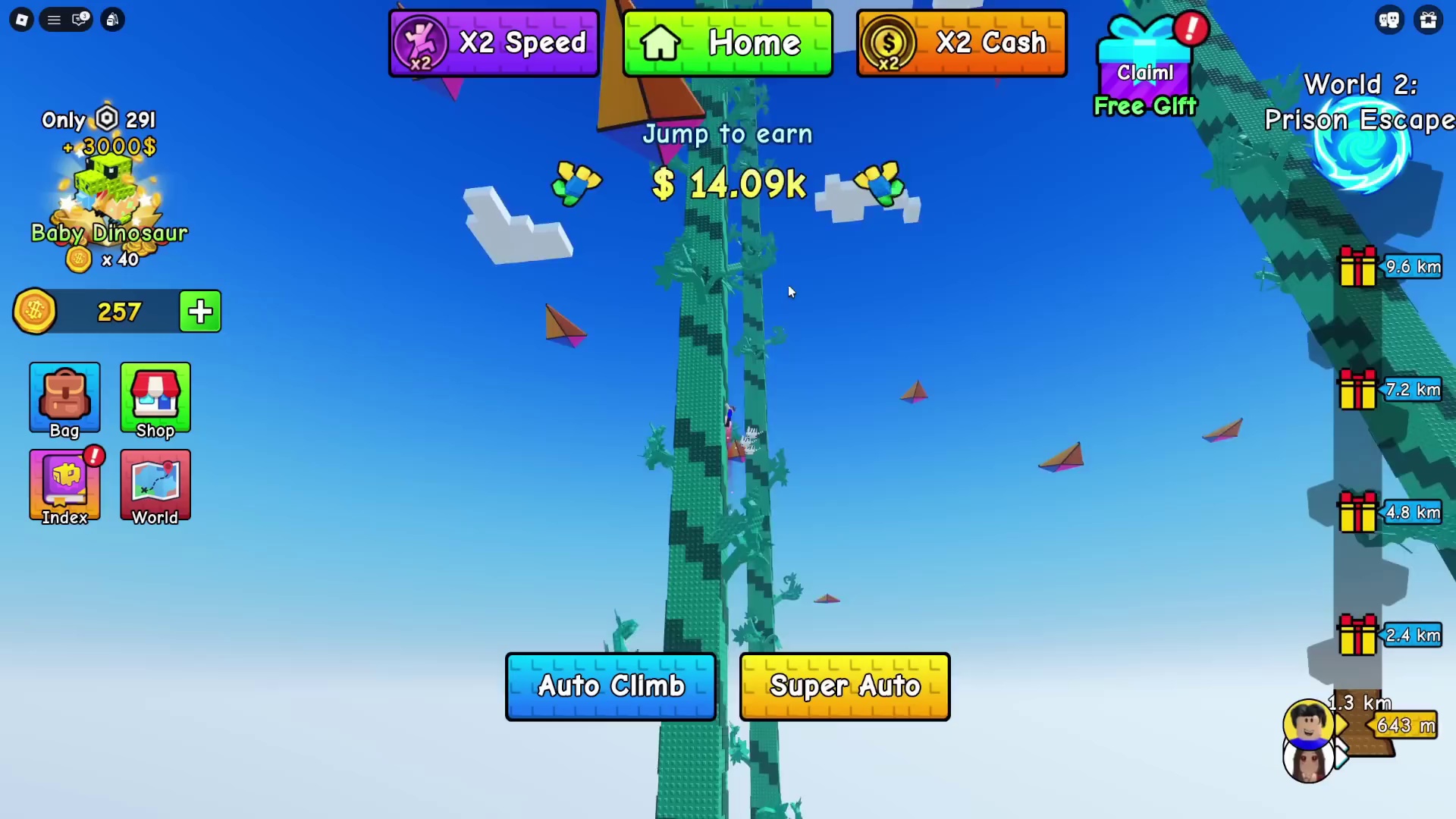Select the Baby Dinosaur reward offer
Image resolution: width=1456 pixels, height=819 pixels.
108,190
